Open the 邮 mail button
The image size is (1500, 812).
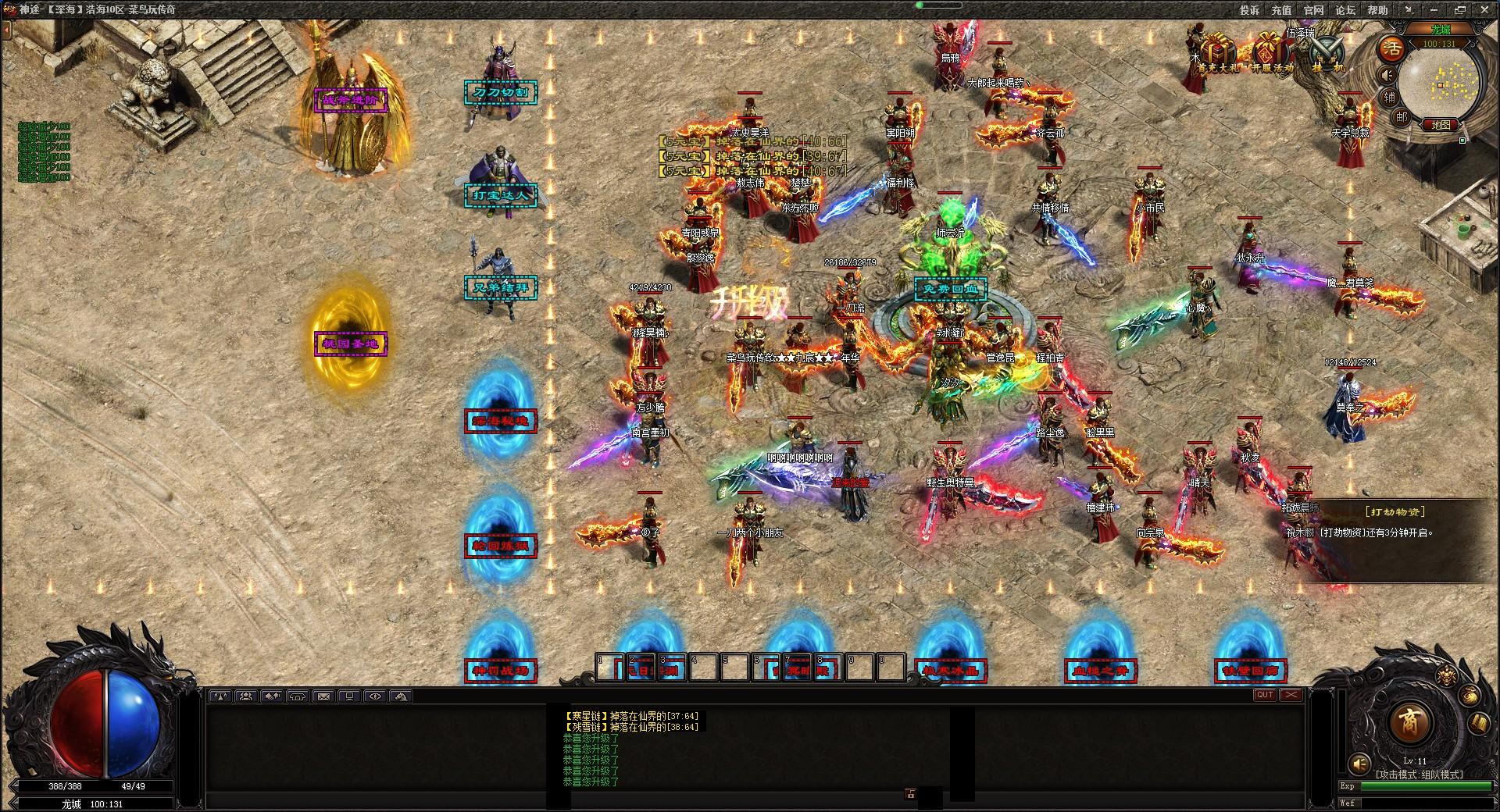click(x=1402, y=117)
